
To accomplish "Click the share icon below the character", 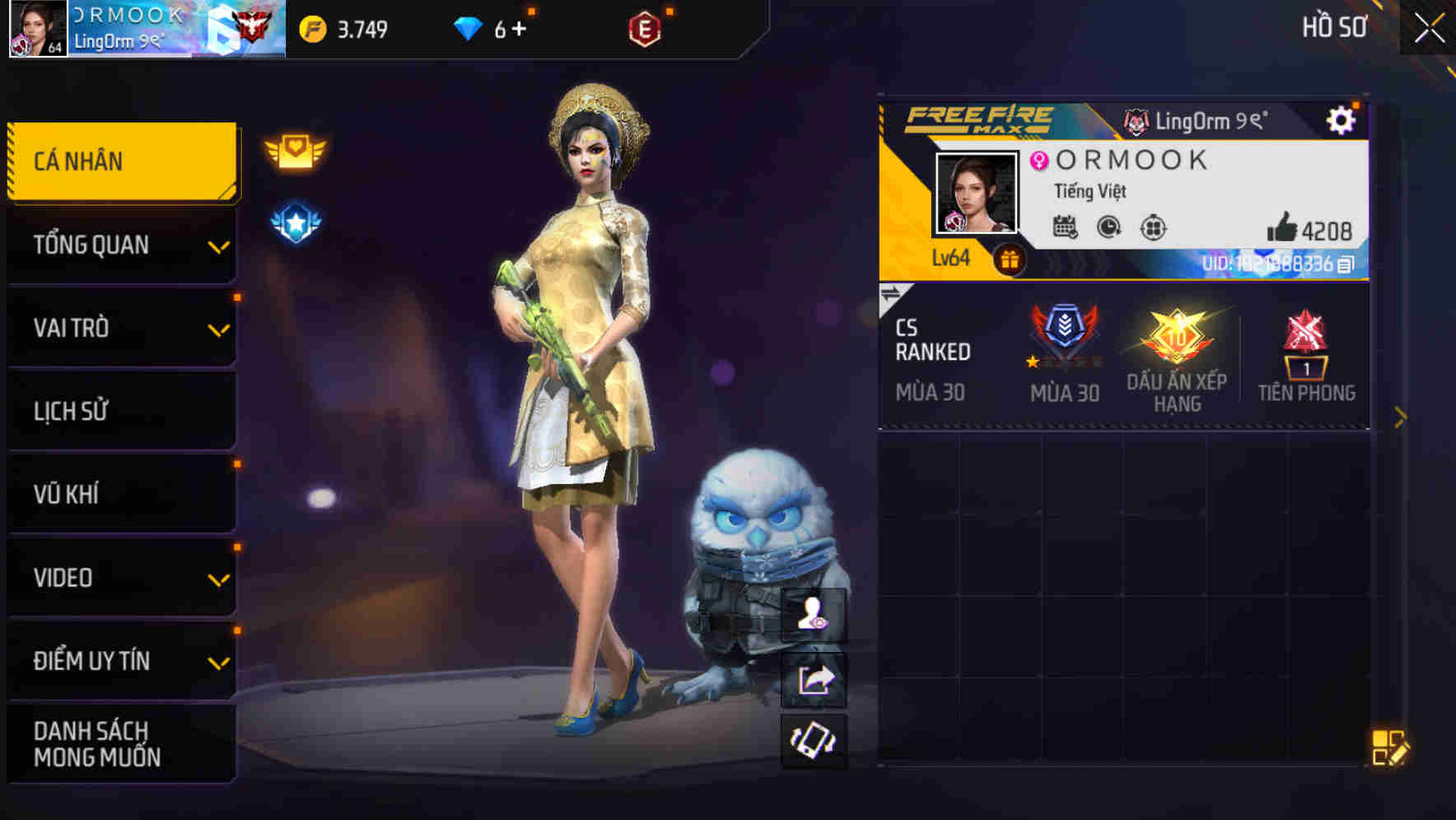I will pos(815,679).
